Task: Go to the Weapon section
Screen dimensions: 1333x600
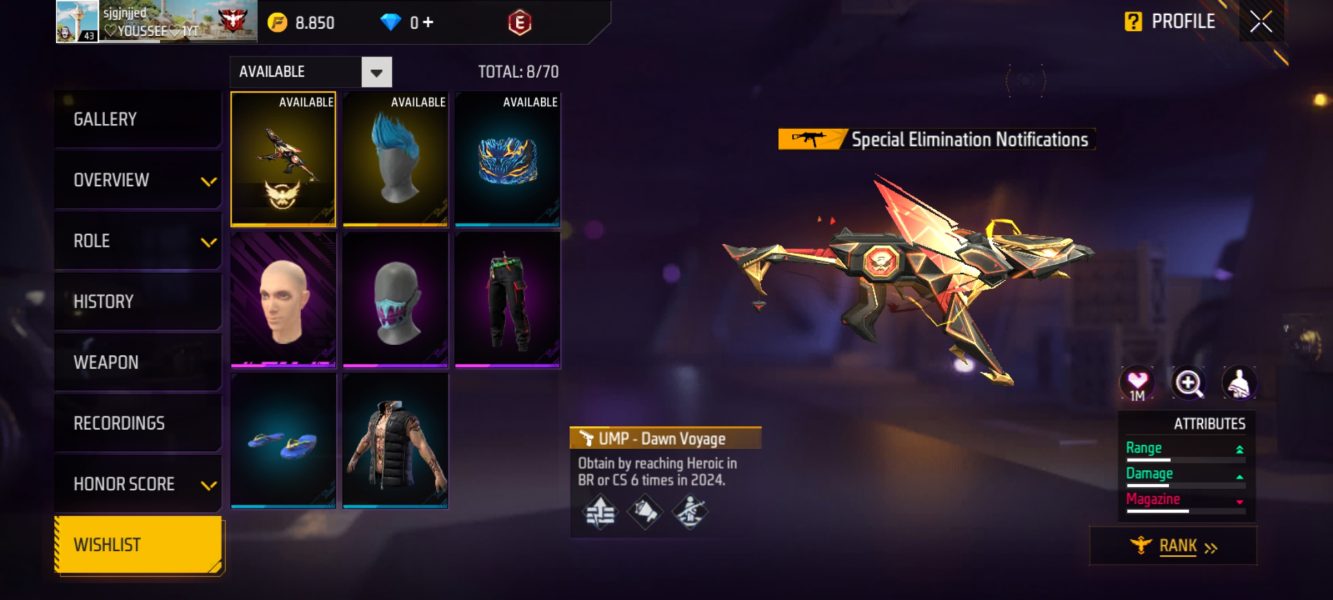Action: point(137,362)
